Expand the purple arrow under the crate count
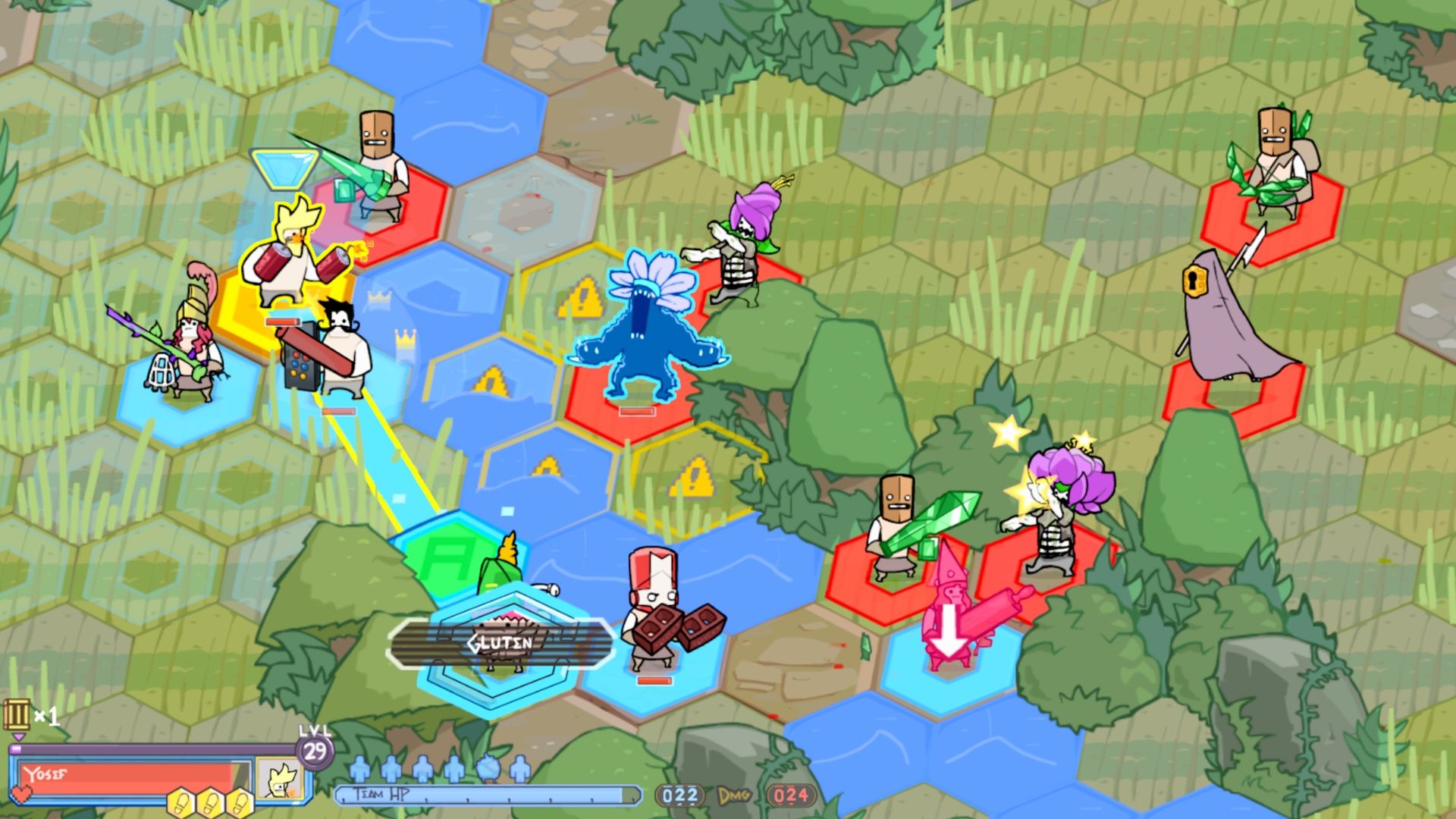The width and height of the screenshot is (1456, 819). 18,737
